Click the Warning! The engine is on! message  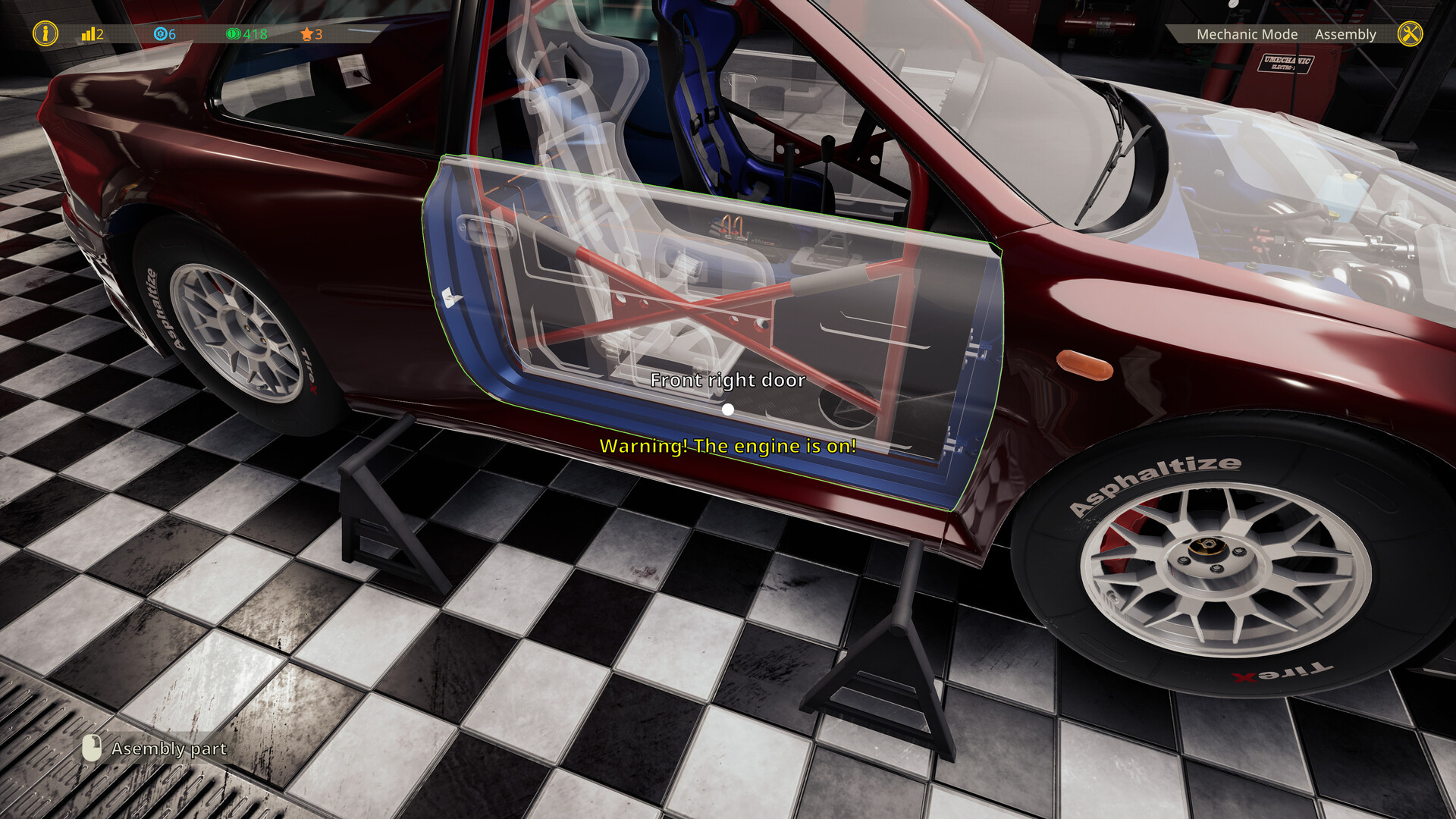tap(727, 447)
